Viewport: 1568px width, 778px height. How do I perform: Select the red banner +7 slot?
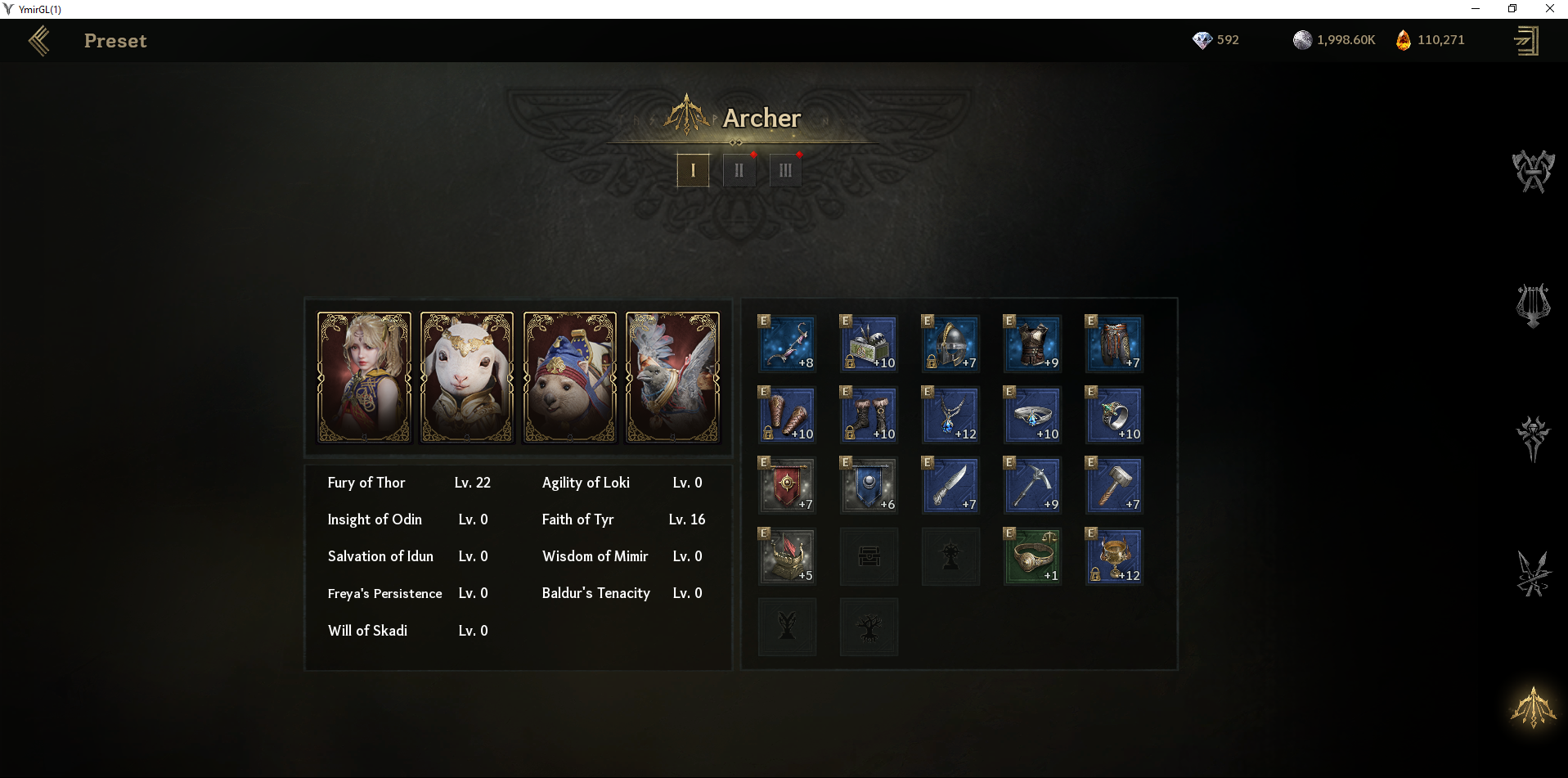pos(787,485)
